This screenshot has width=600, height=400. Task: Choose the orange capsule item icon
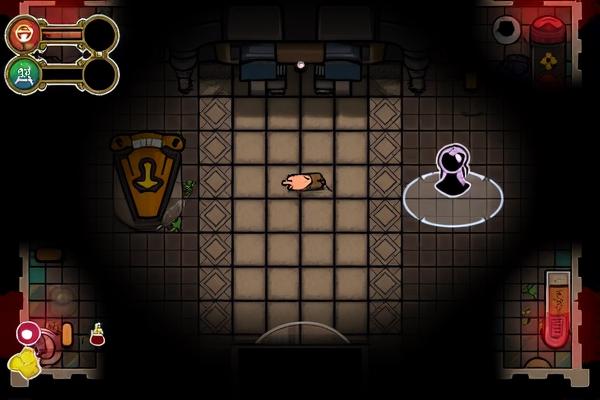(x=67, y=334)
